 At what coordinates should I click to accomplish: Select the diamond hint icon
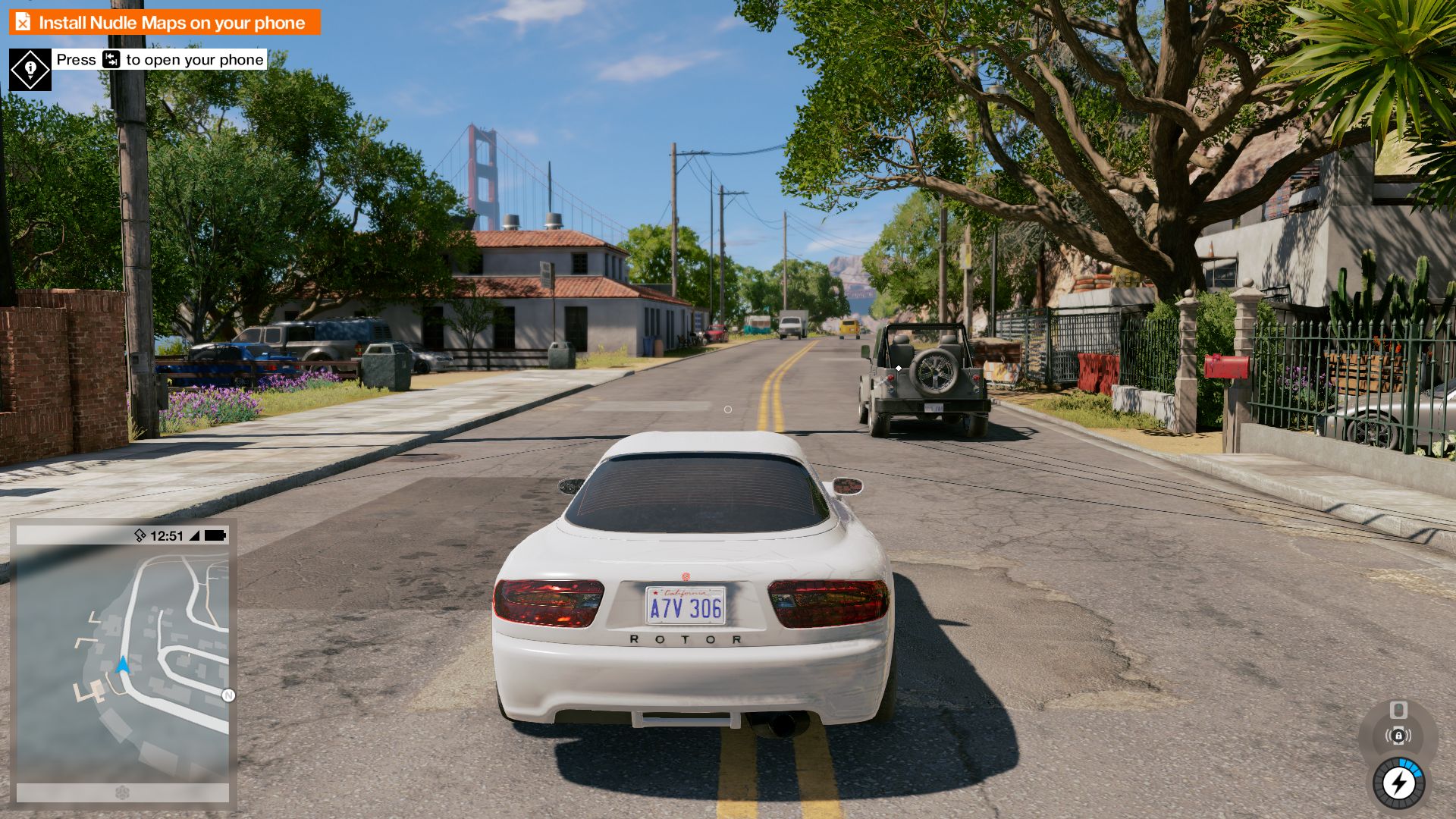(x=30, y=70)
